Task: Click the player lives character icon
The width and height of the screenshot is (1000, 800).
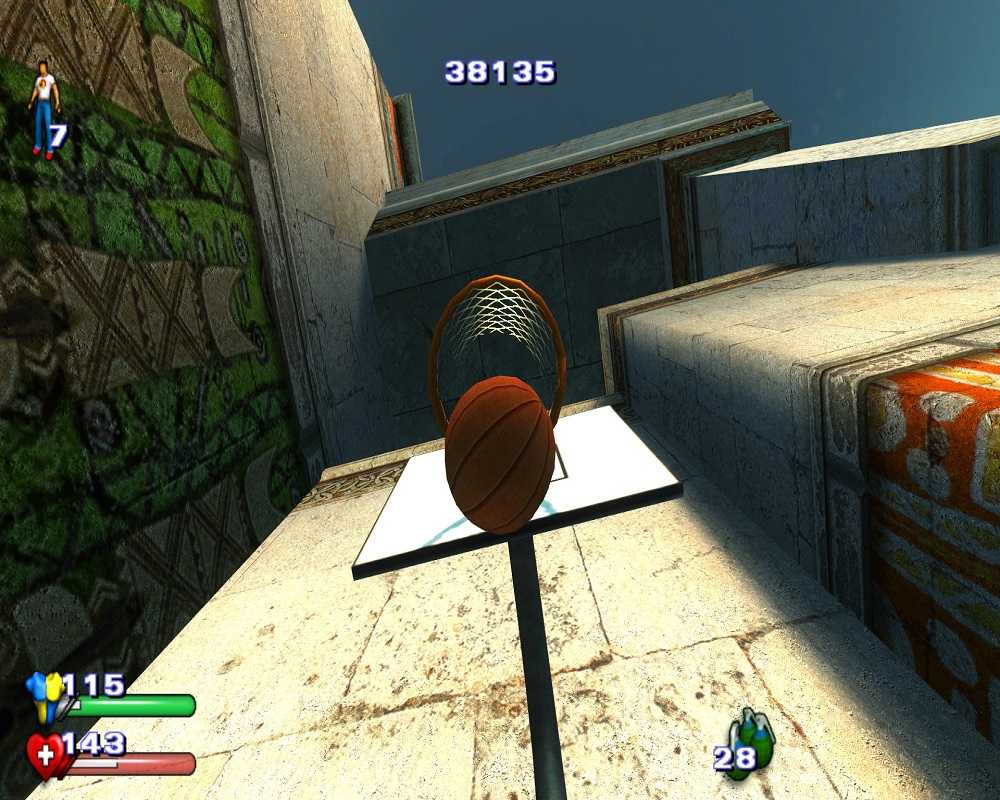Action: [x=43, y=108]
